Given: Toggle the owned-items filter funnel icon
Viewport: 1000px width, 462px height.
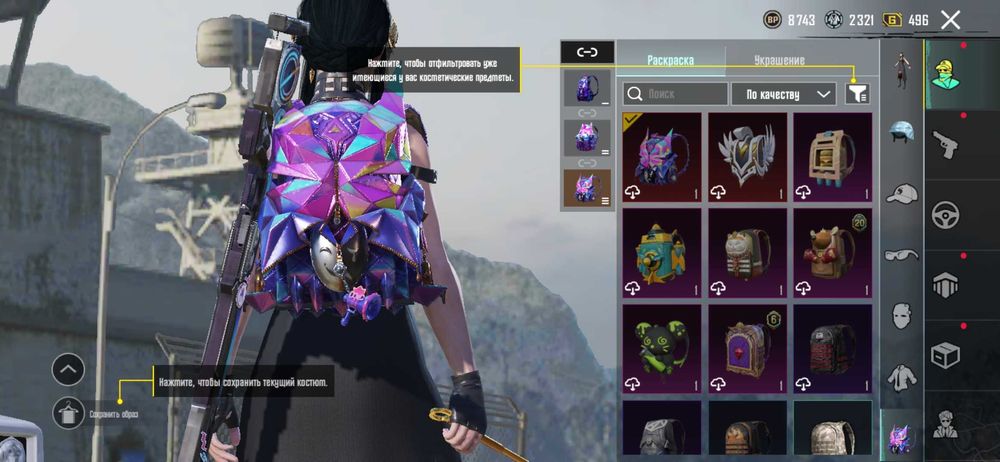Looking at the screenshot, I should click(857, 93).
